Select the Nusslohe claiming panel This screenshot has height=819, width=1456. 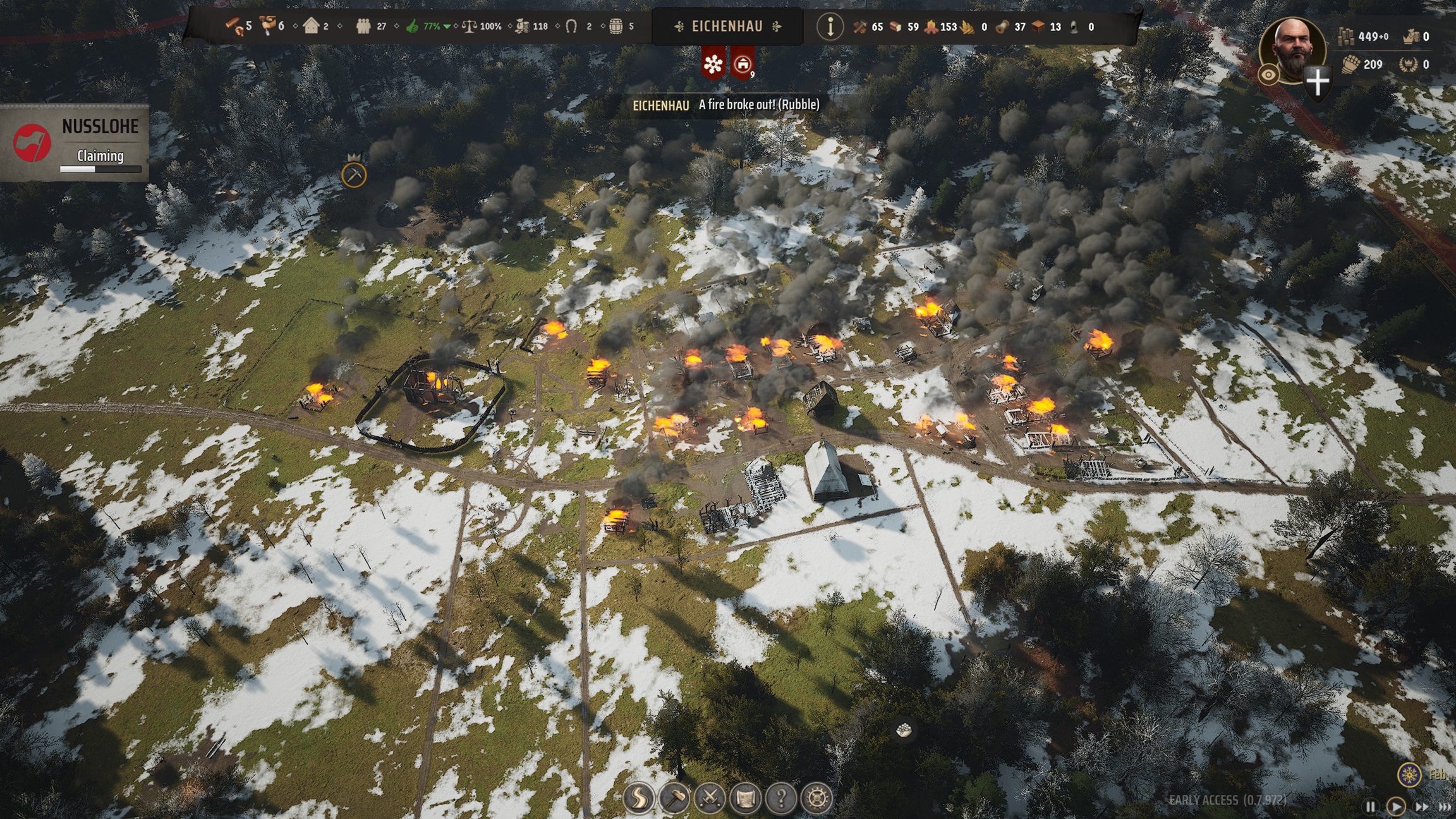[x=75, y=143]
